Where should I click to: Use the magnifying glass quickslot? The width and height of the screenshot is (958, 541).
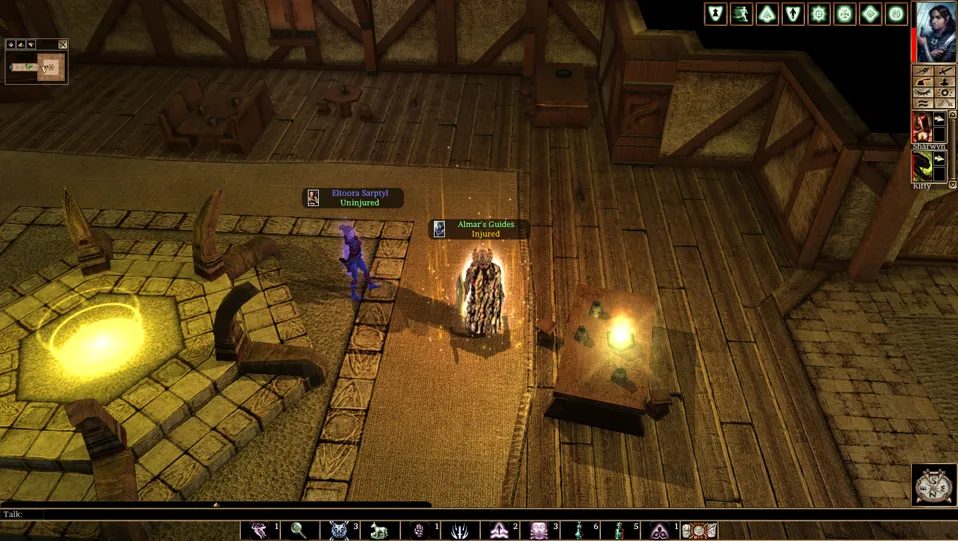pyautogui.click(x=299, y=531)
